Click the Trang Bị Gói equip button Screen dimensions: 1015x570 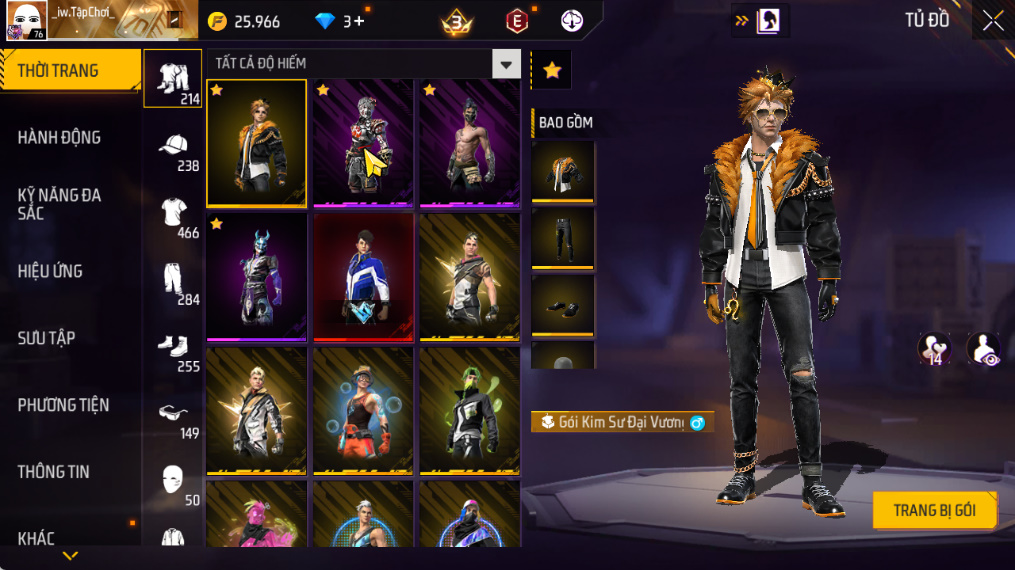coord(934,510)
